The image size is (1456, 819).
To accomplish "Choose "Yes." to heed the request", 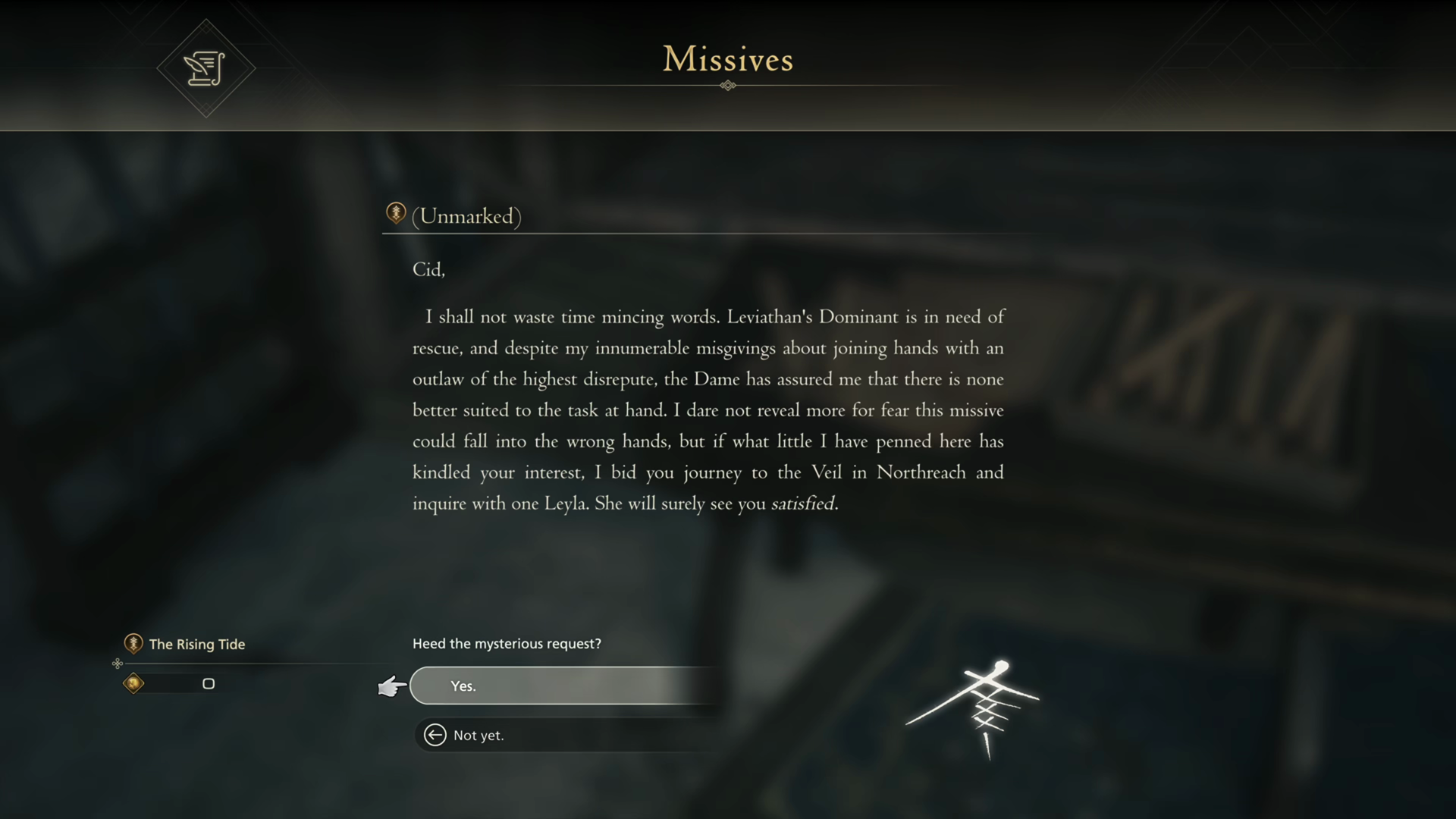I will (x=564, y=686).
